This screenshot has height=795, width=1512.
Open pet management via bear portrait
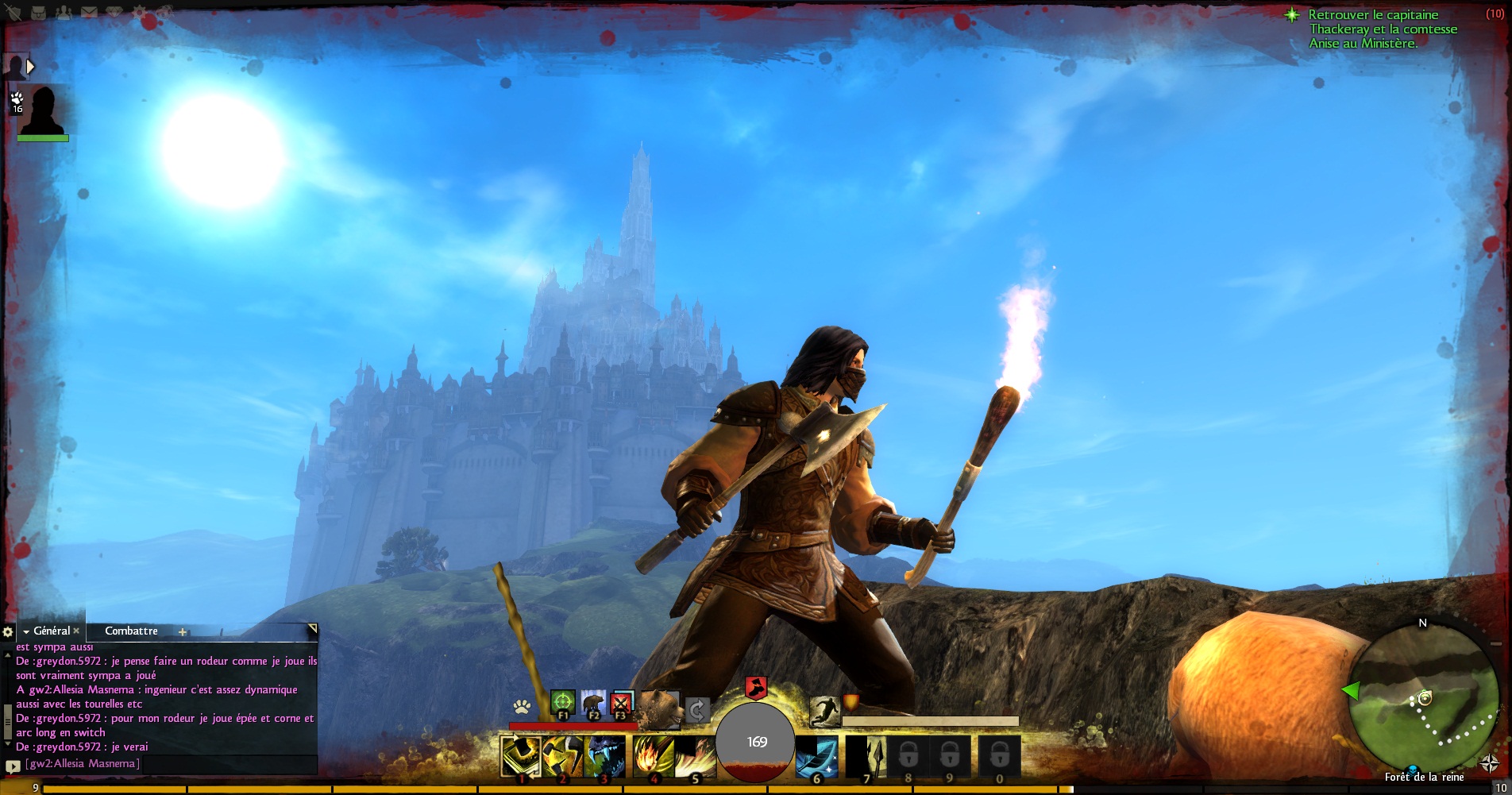660,707
